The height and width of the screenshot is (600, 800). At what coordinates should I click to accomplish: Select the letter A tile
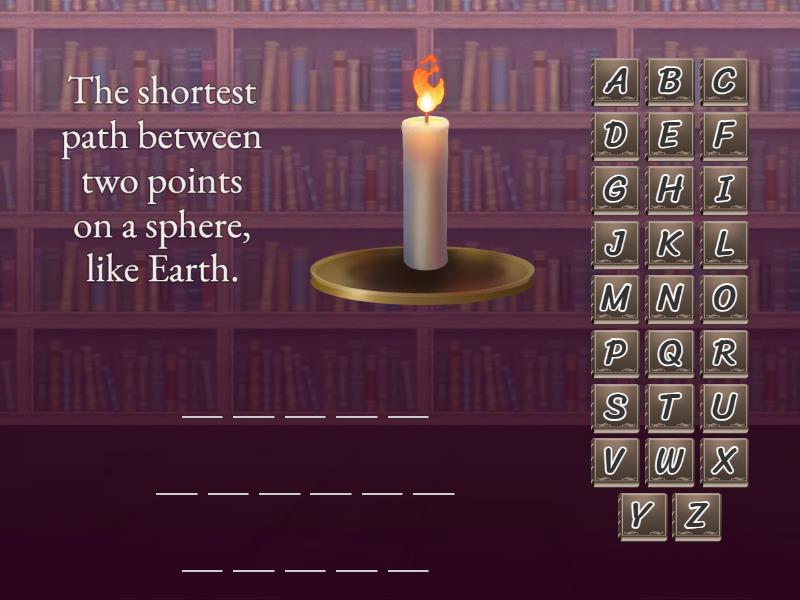616,82
